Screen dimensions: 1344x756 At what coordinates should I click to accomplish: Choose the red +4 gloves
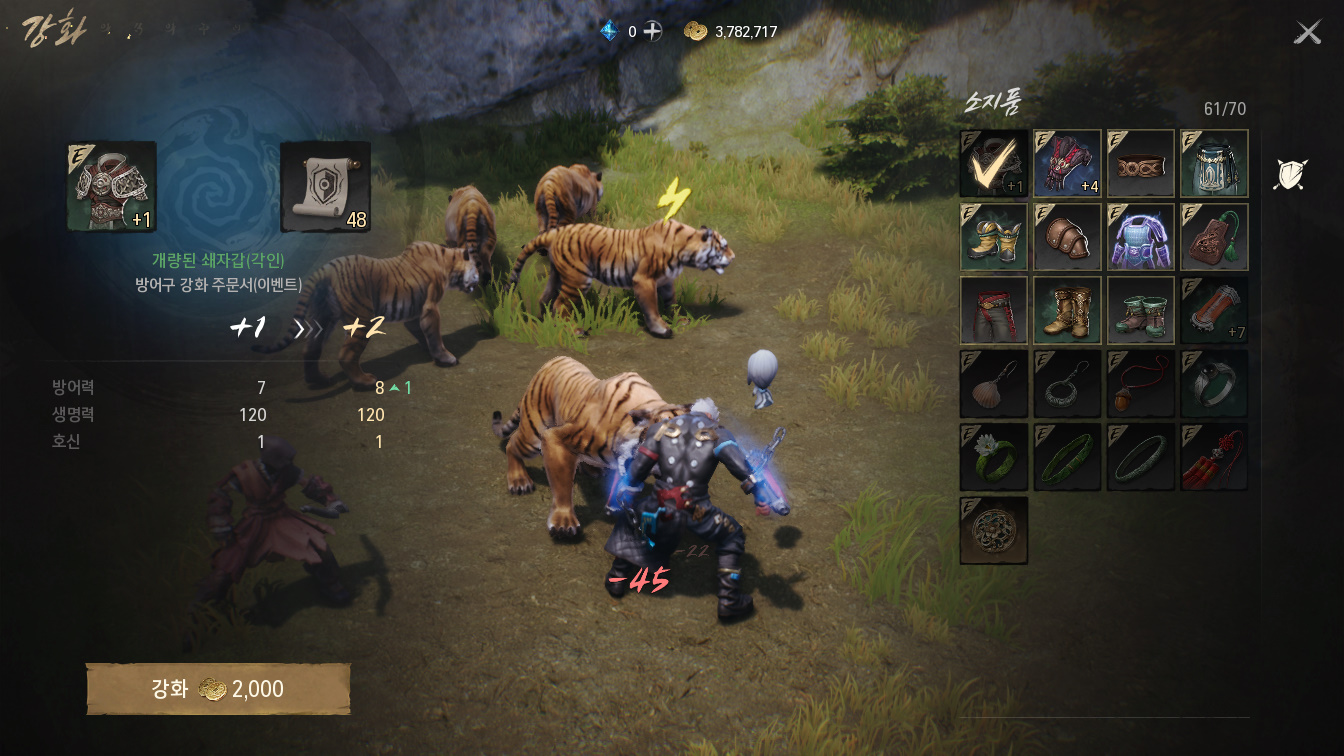point(1067,163)
